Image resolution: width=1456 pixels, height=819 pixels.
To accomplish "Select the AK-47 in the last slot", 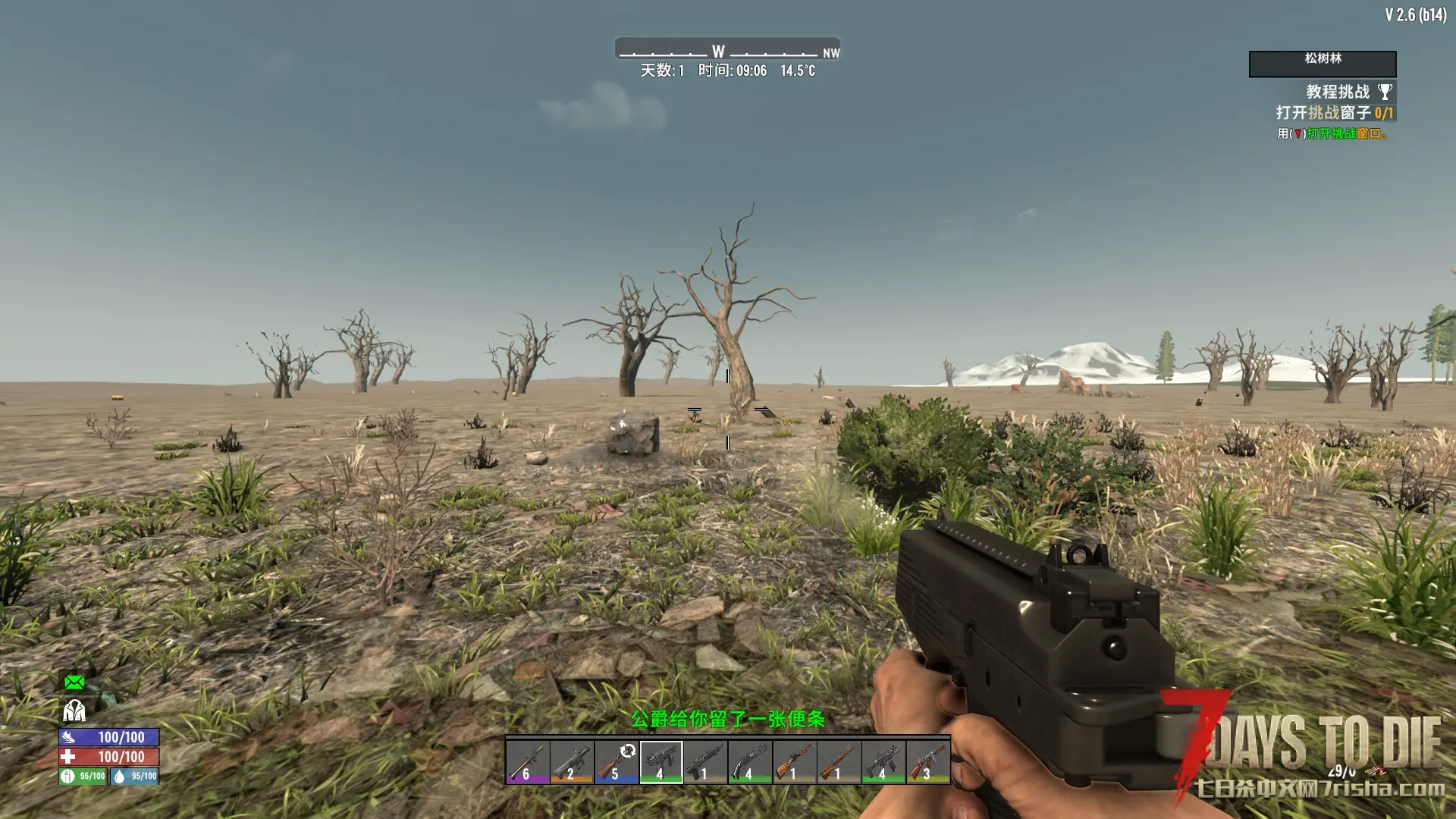I will [927, 761].
